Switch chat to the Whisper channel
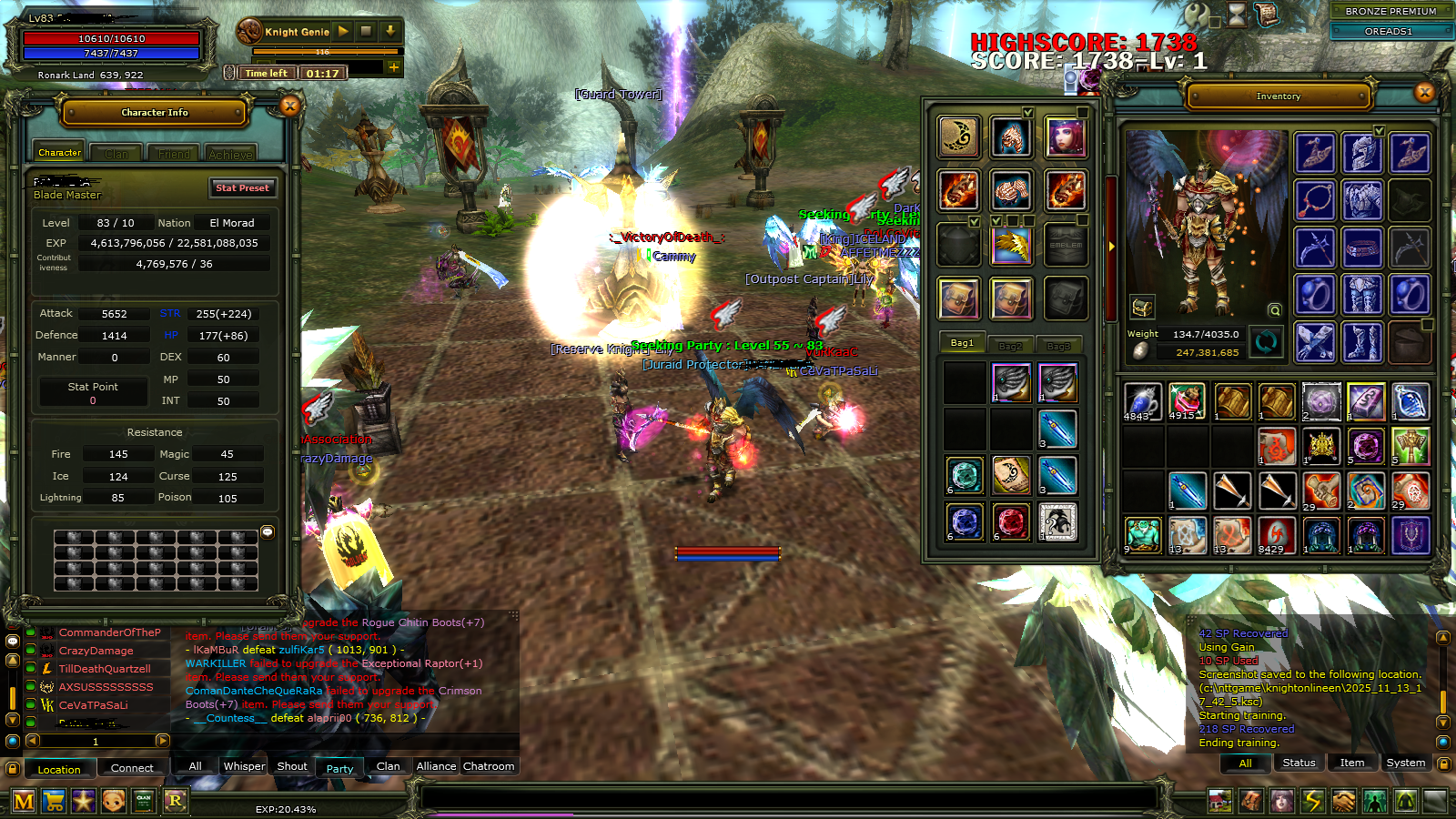Viewport: 1456px width, 819px height. (x=244, y=766)
